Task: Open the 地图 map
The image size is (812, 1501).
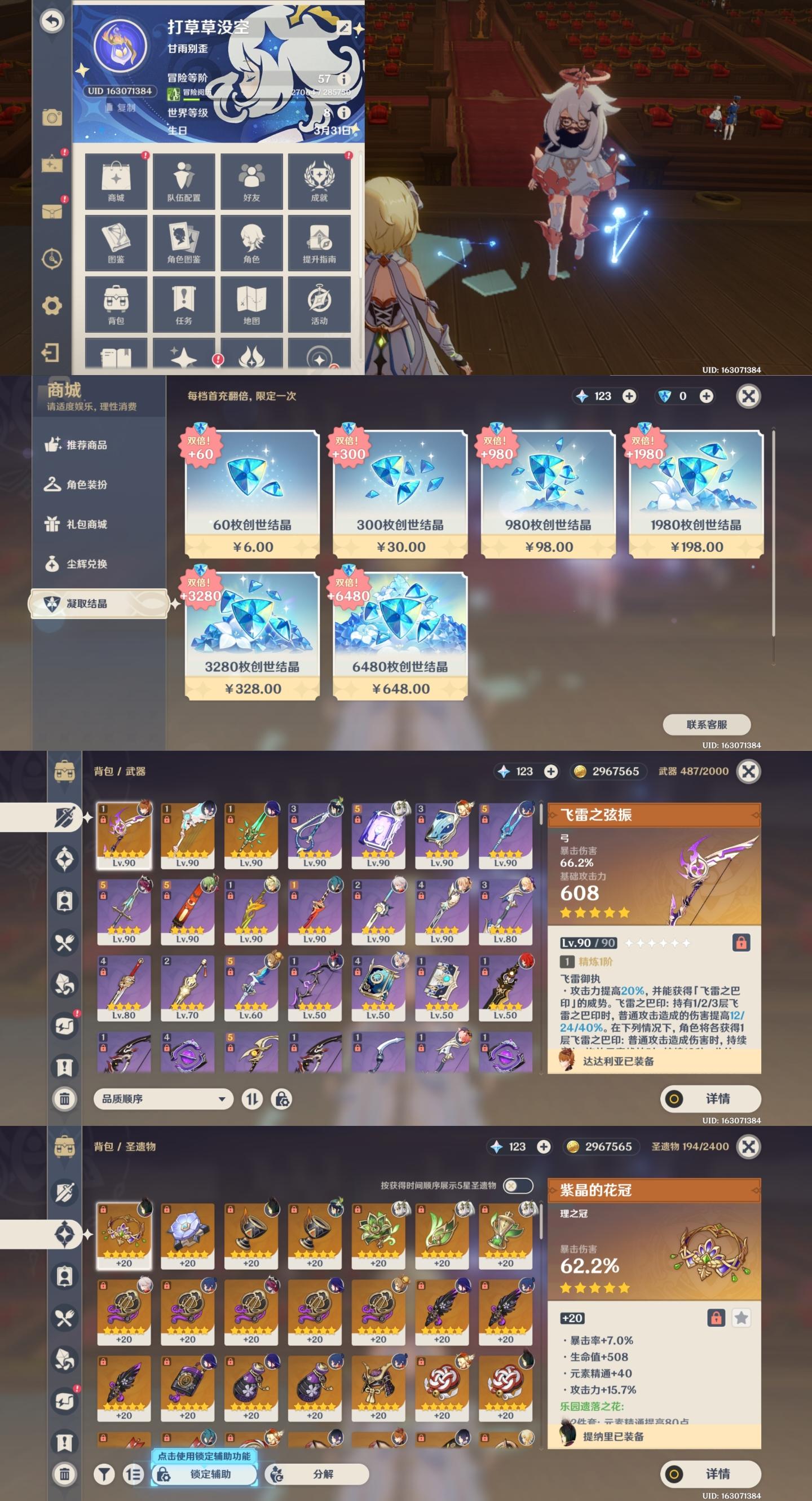Action: 251,304
